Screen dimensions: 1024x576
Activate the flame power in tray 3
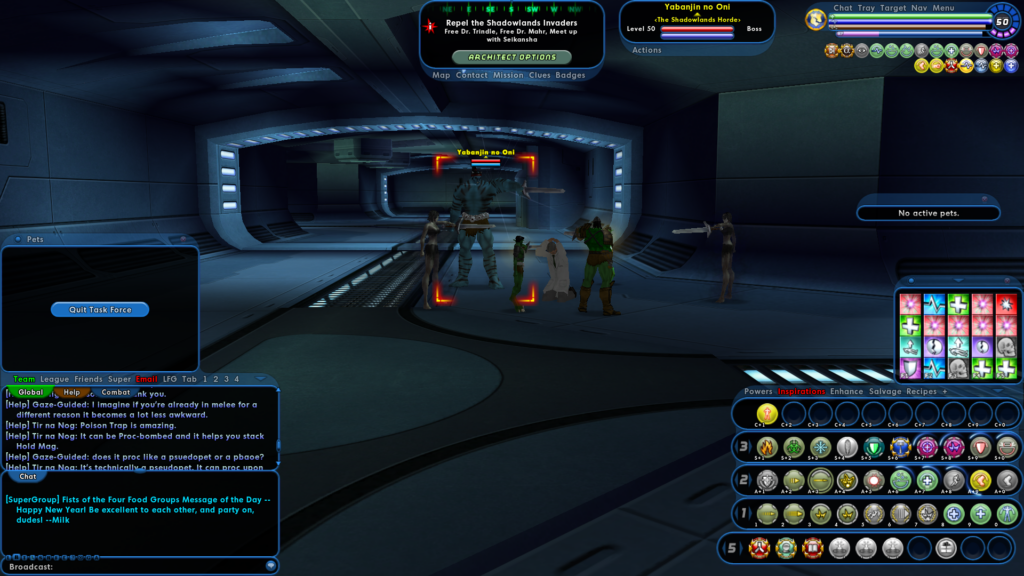tap(767, 447)
